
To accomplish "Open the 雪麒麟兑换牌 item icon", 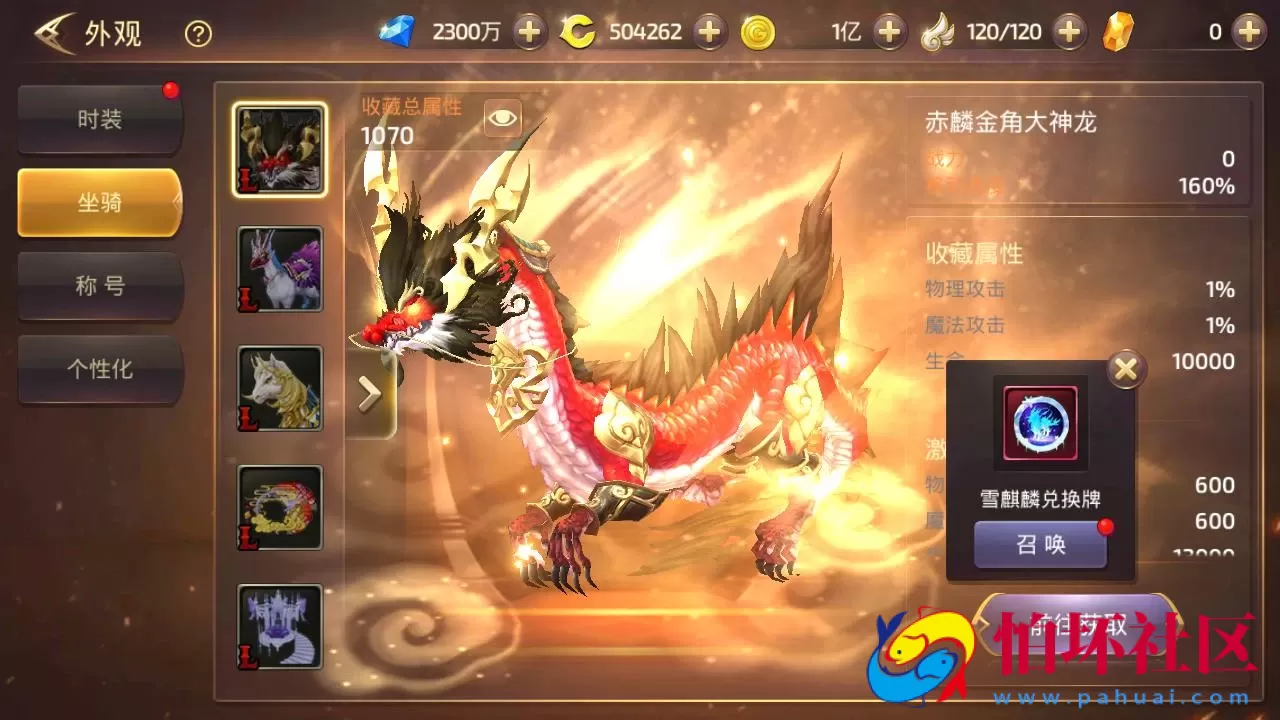I will [1040, 422].
